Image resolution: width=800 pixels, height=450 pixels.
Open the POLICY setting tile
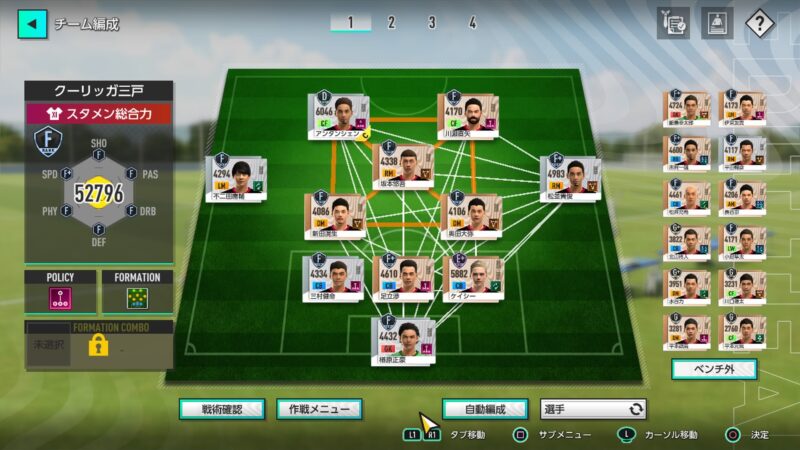[x=60, y=295]
